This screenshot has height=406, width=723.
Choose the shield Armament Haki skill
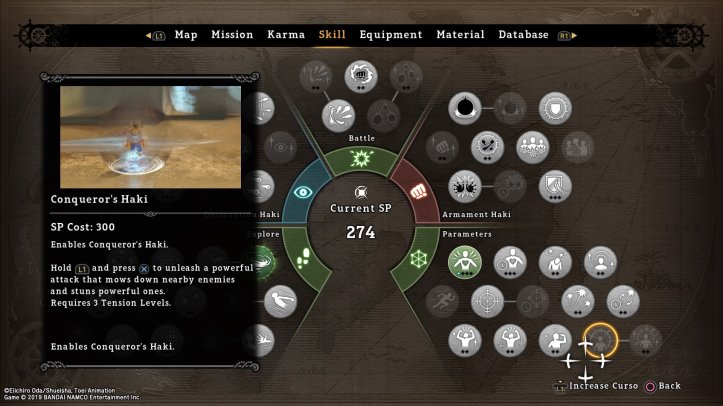tap(555, 107)
